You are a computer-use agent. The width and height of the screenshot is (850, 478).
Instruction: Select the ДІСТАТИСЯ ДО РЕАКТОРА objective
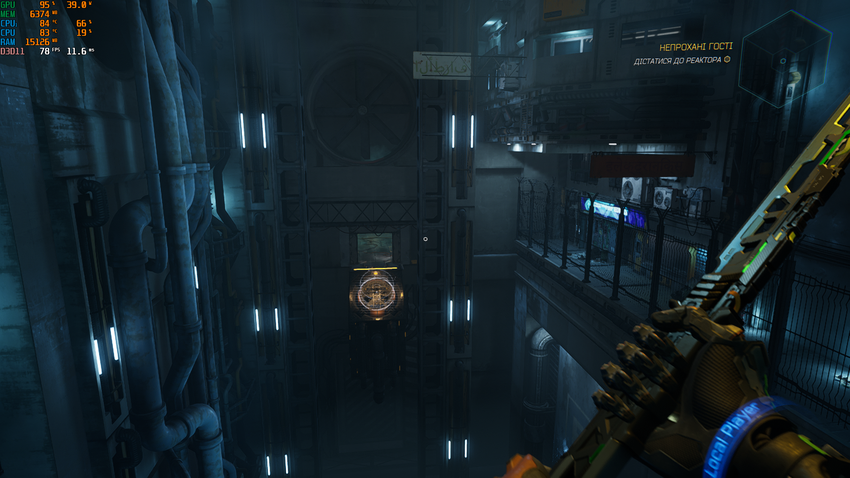[678, 61]
